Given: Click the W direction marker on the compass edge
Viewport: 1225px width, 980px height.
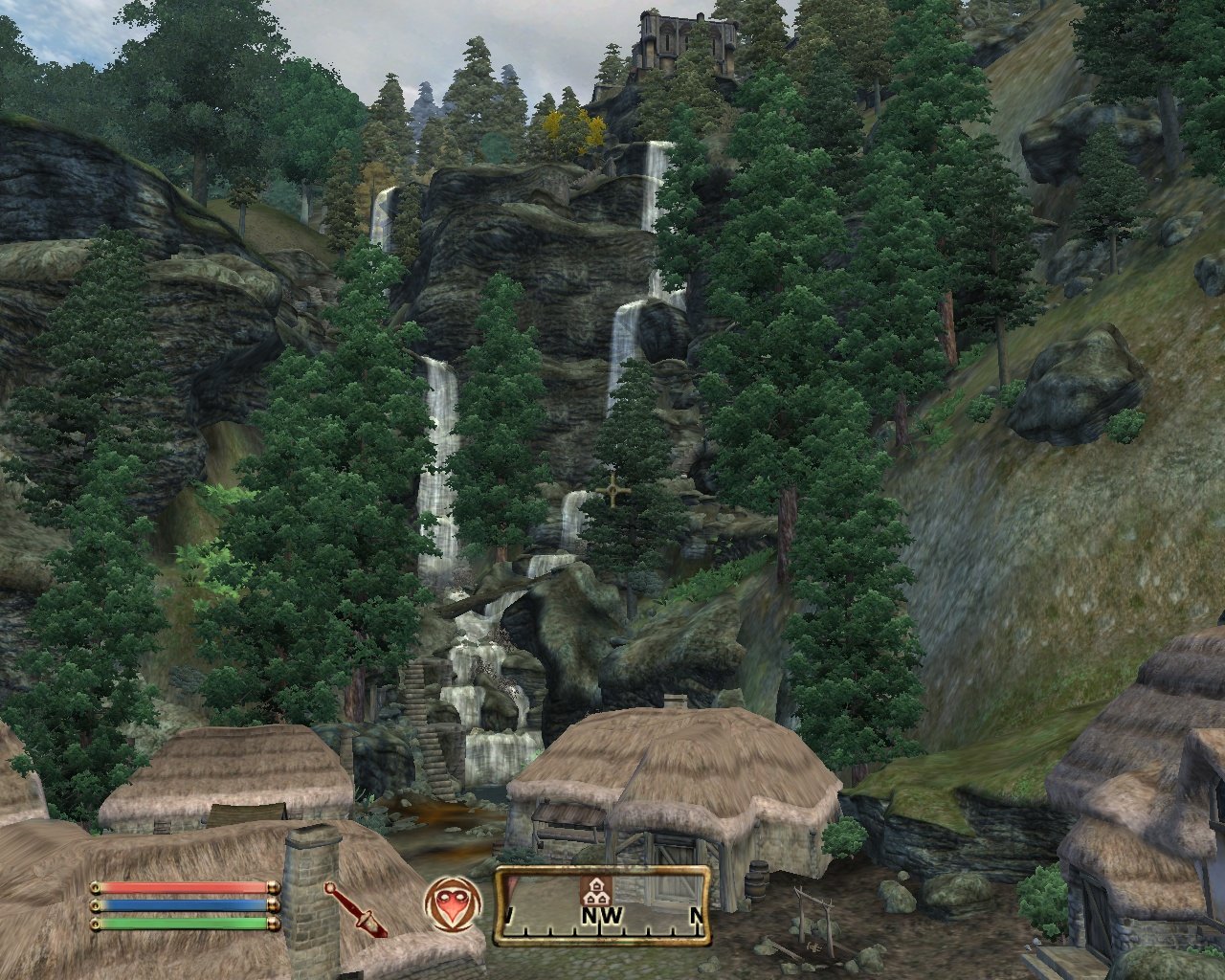Looking at the screenshot, I should [x=509, y=914].
